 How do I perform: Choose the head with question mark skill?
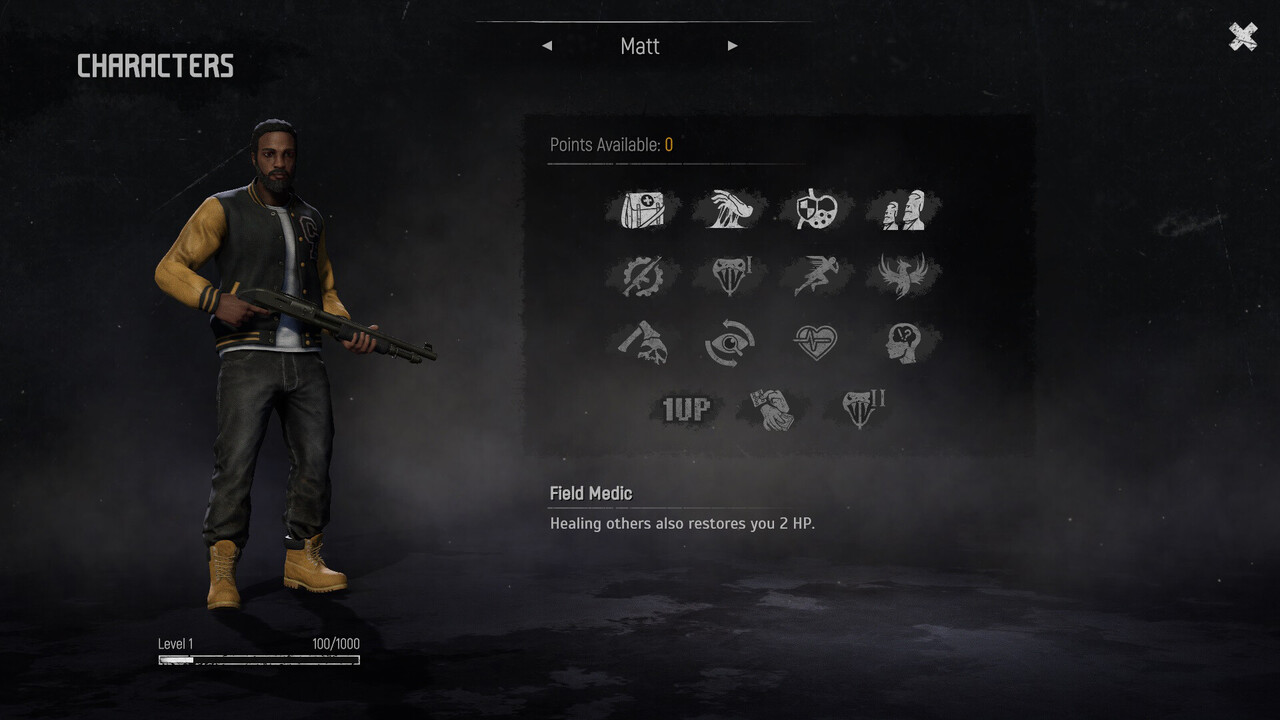[x=903, y=343]
